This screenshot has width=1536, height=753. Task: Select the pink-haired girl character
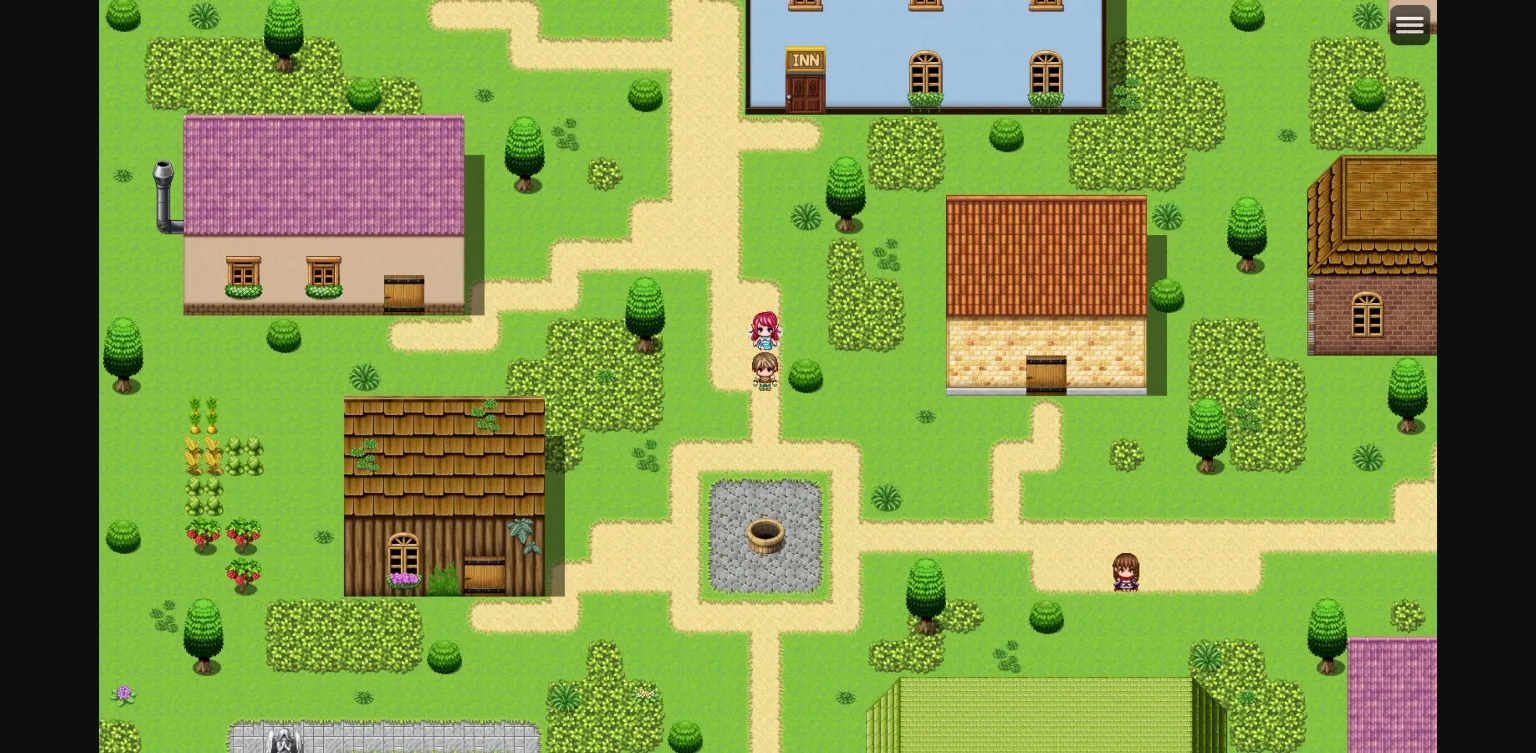pyautogui.click(x=765, y=331)
